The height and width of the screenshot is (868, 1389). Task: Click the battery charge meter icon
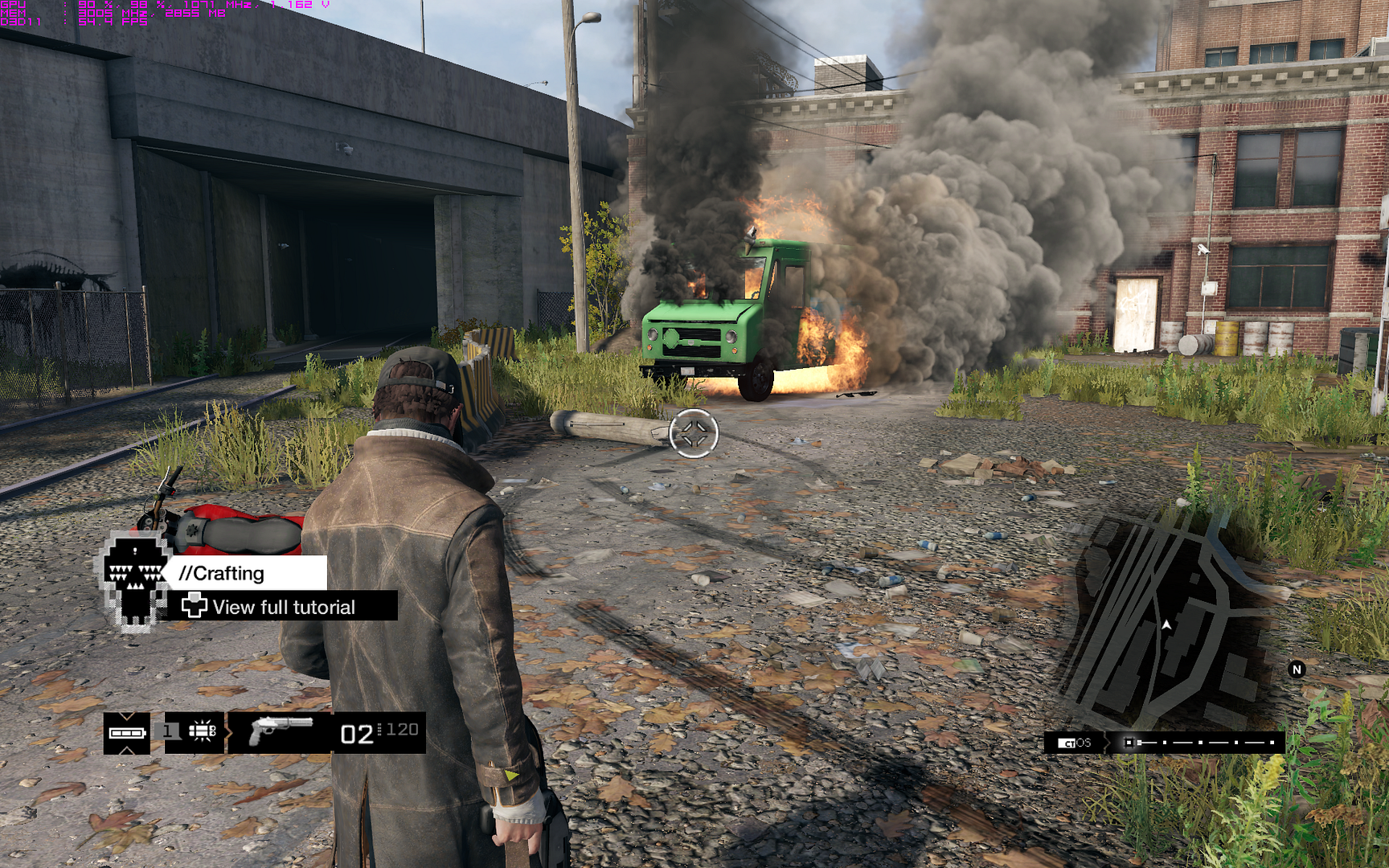pos(126,733)
